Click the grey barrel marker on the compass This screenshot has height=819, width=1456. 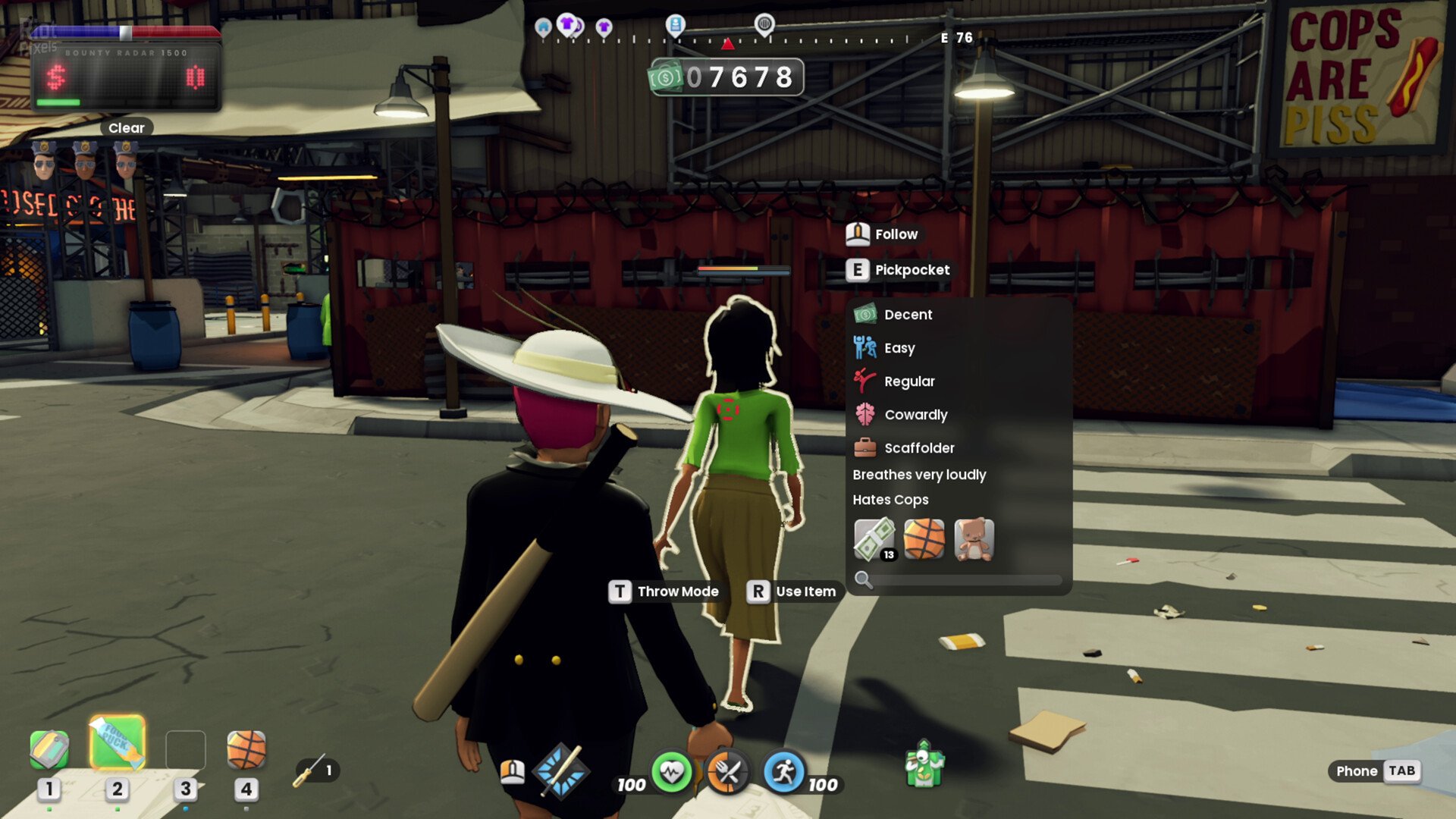(x=764, y=24)
